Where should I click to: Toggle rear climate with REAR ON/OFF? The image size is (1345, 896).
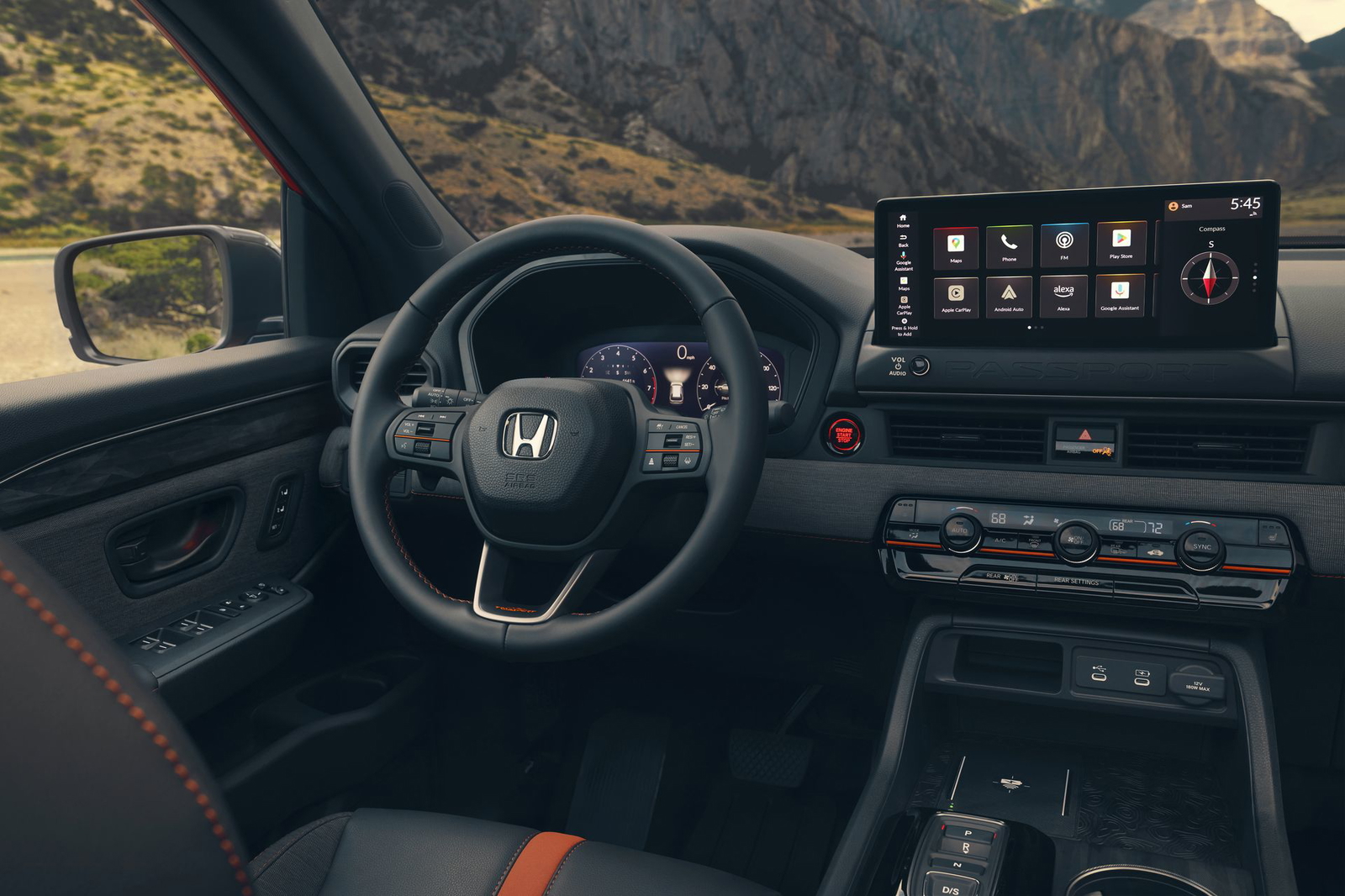(x=1001, y=577)
